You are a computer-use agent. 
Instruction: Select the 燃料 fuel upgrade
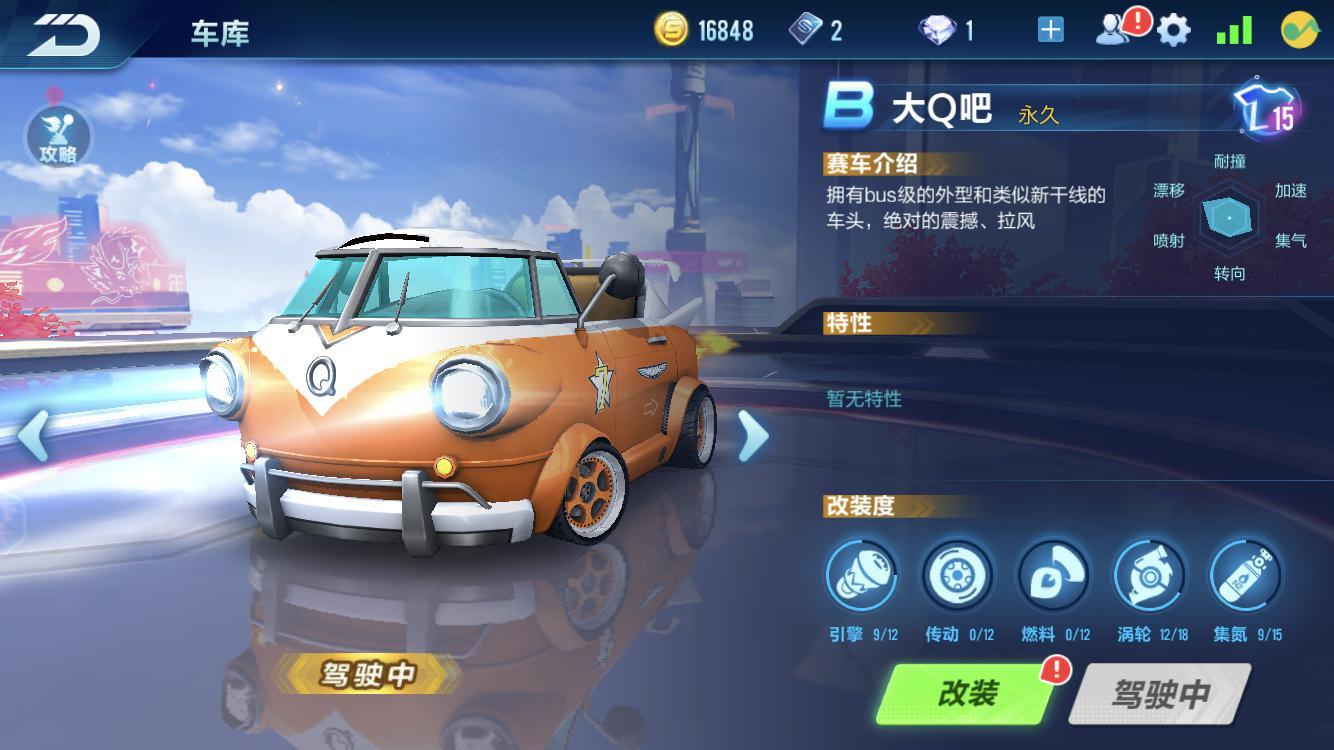pyautogui.click(x=1053, y=577)
